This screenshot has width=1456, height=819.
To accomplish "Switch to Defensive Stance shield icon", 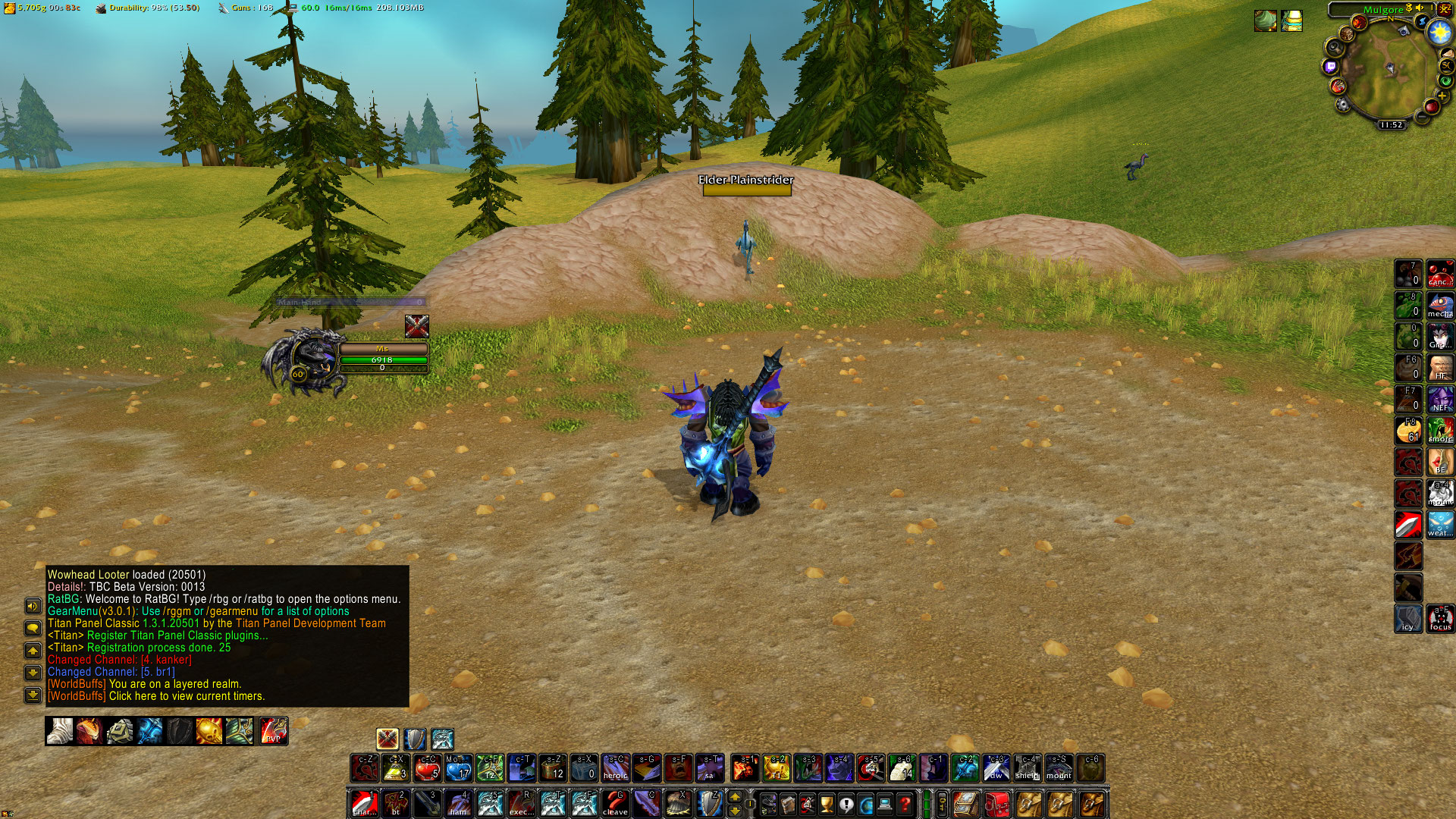I will click(415, 739).
